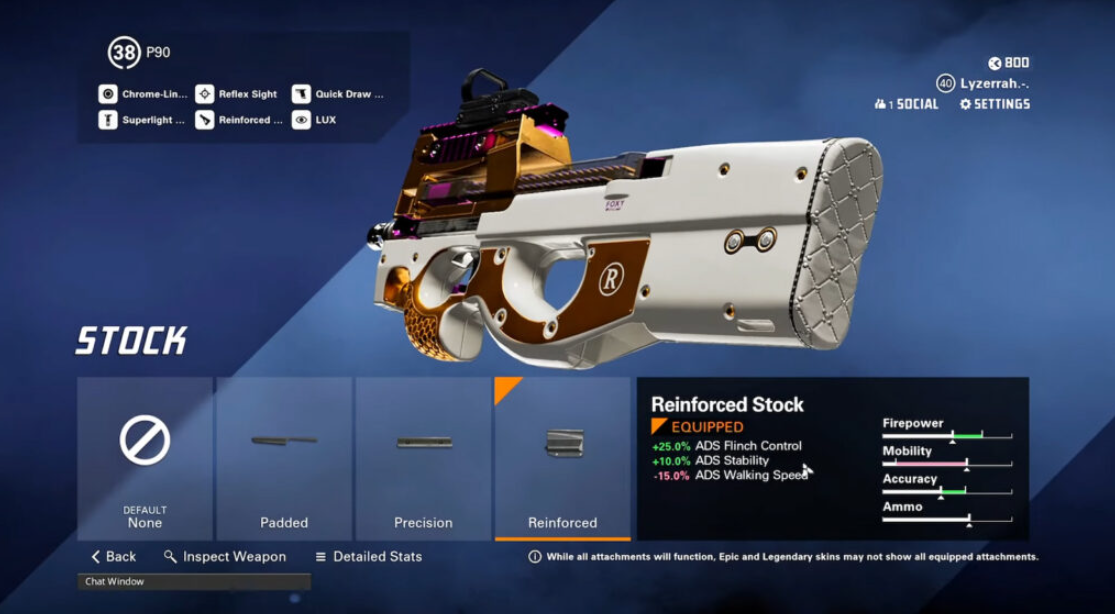Screen dimensions: 1115x614
Task: Choose the LUX skin slot
Action: (314, 120)
